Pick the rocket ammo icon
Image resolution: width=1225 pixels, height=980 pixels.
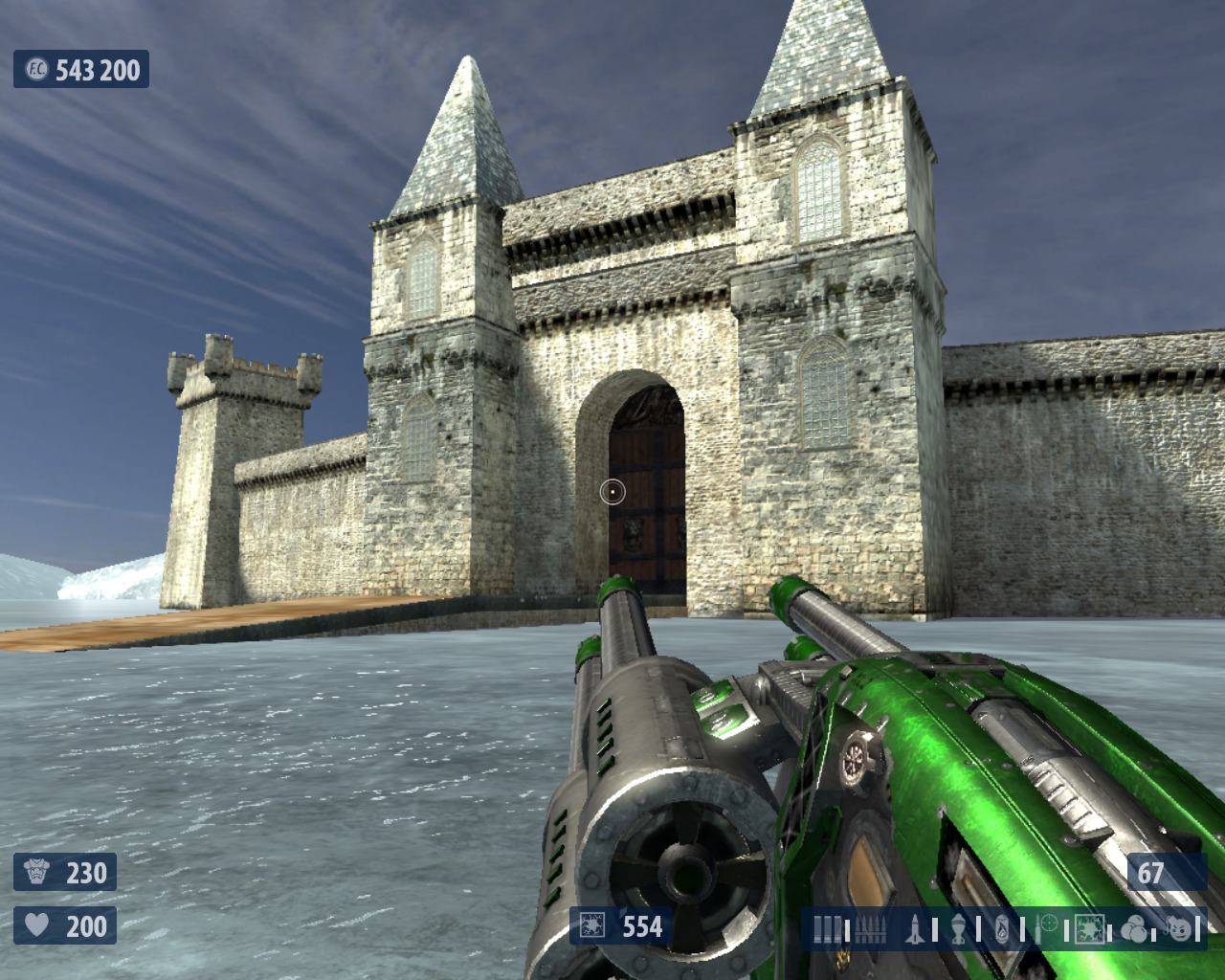click(913, 928)
